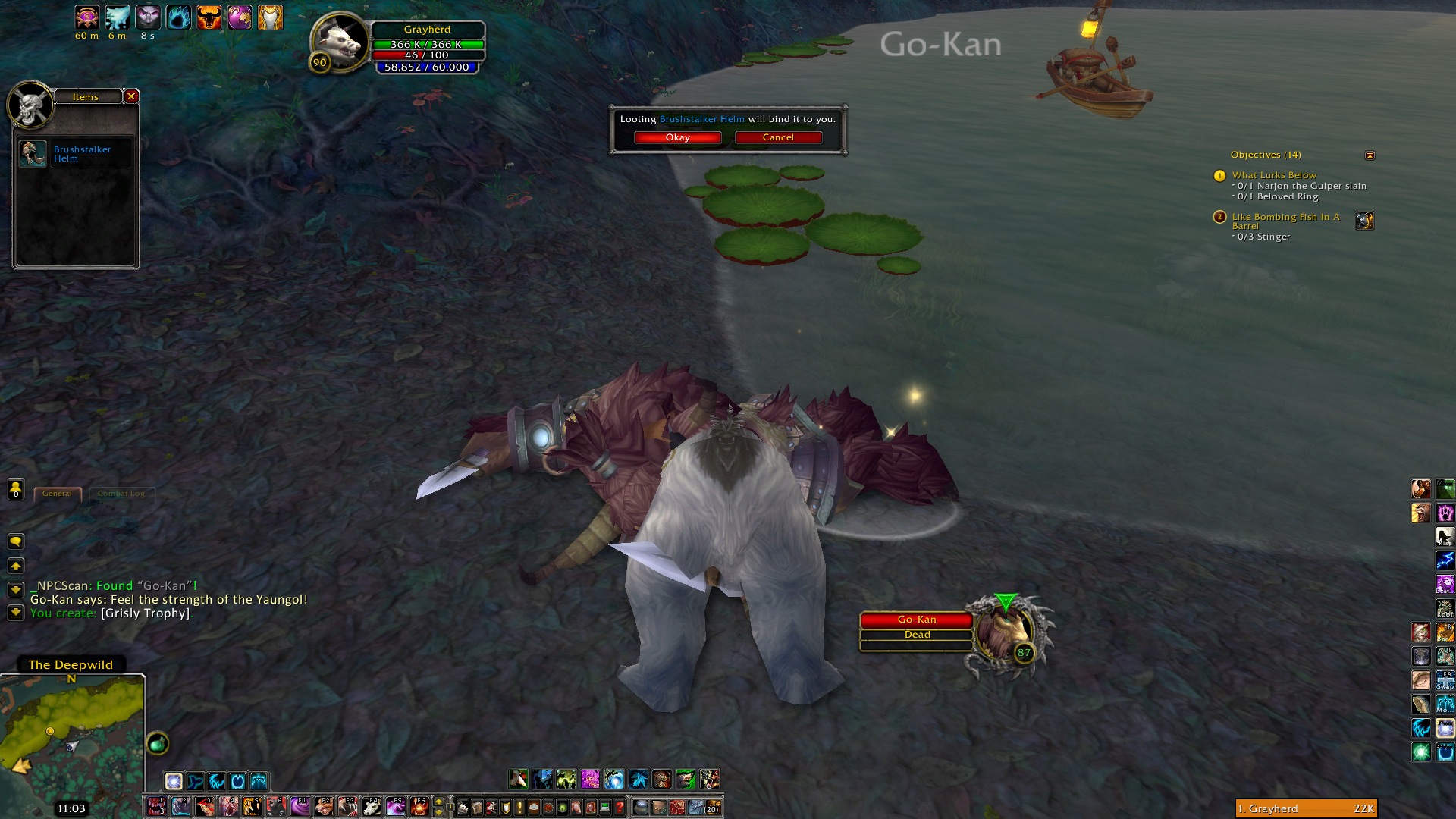Confirm looting with the Okay button
Screen dimensions: 1456x819
pos(677,137)
